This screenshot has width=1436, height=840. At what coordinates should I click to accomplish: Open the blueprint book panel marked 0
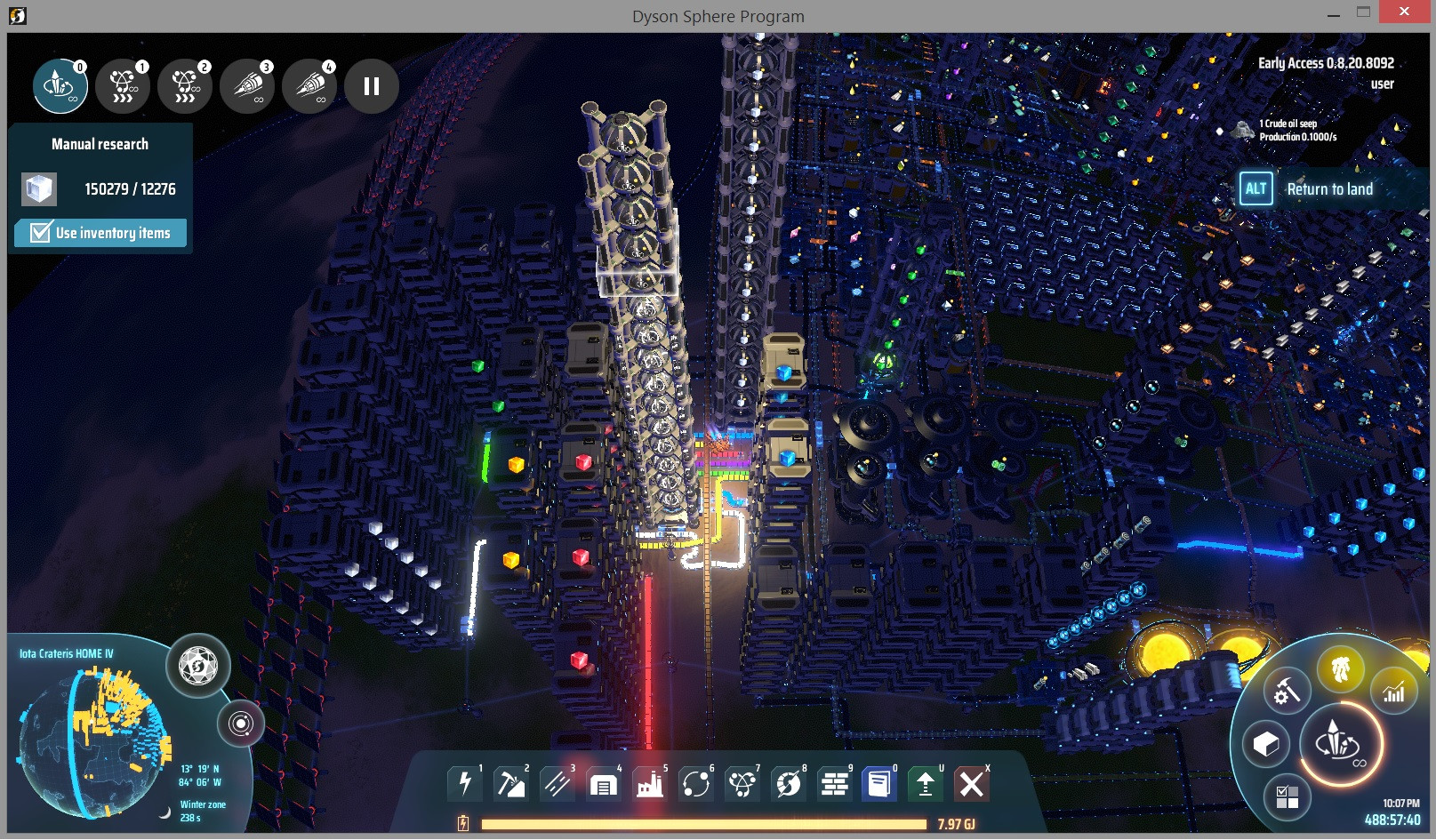pyautogui.click(x=880, y=783)
